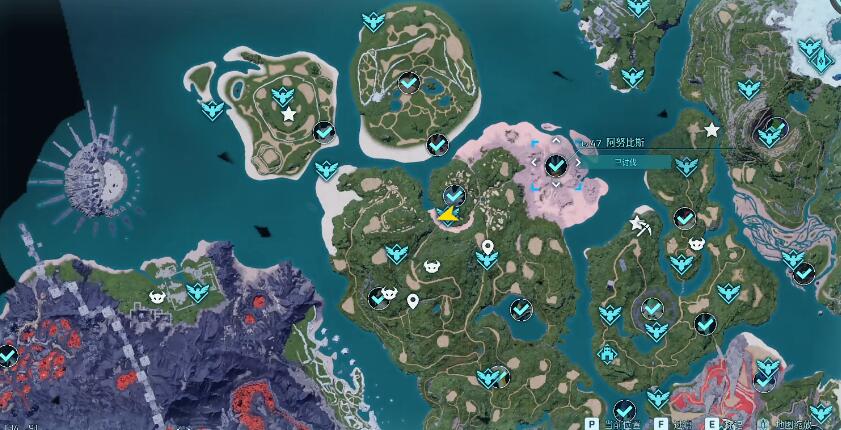Screen dimensions: 841x430
Task: Choose the checkmark marker cut off by the left screen edge
Action: [x=6, y=355]
